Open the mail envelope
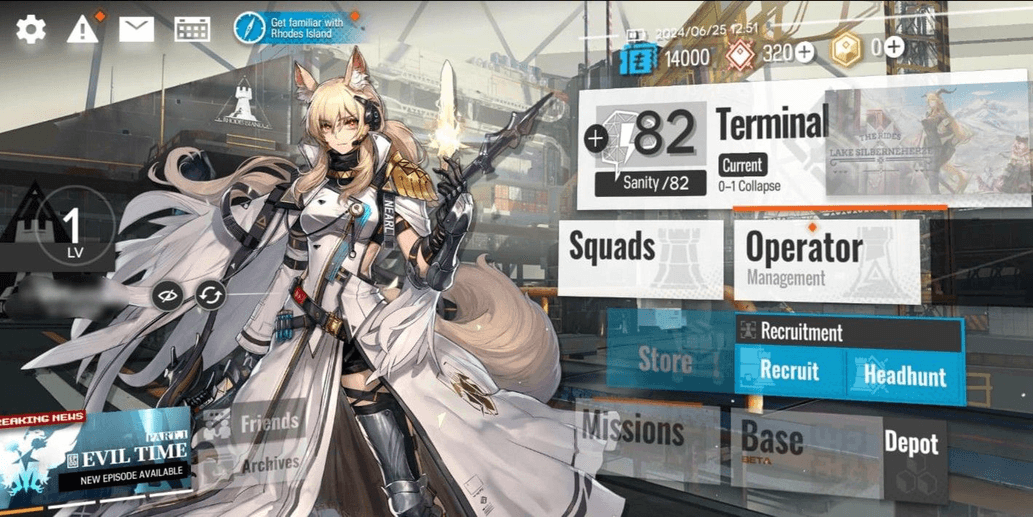The image size is (1033, 517). [136, 29]
